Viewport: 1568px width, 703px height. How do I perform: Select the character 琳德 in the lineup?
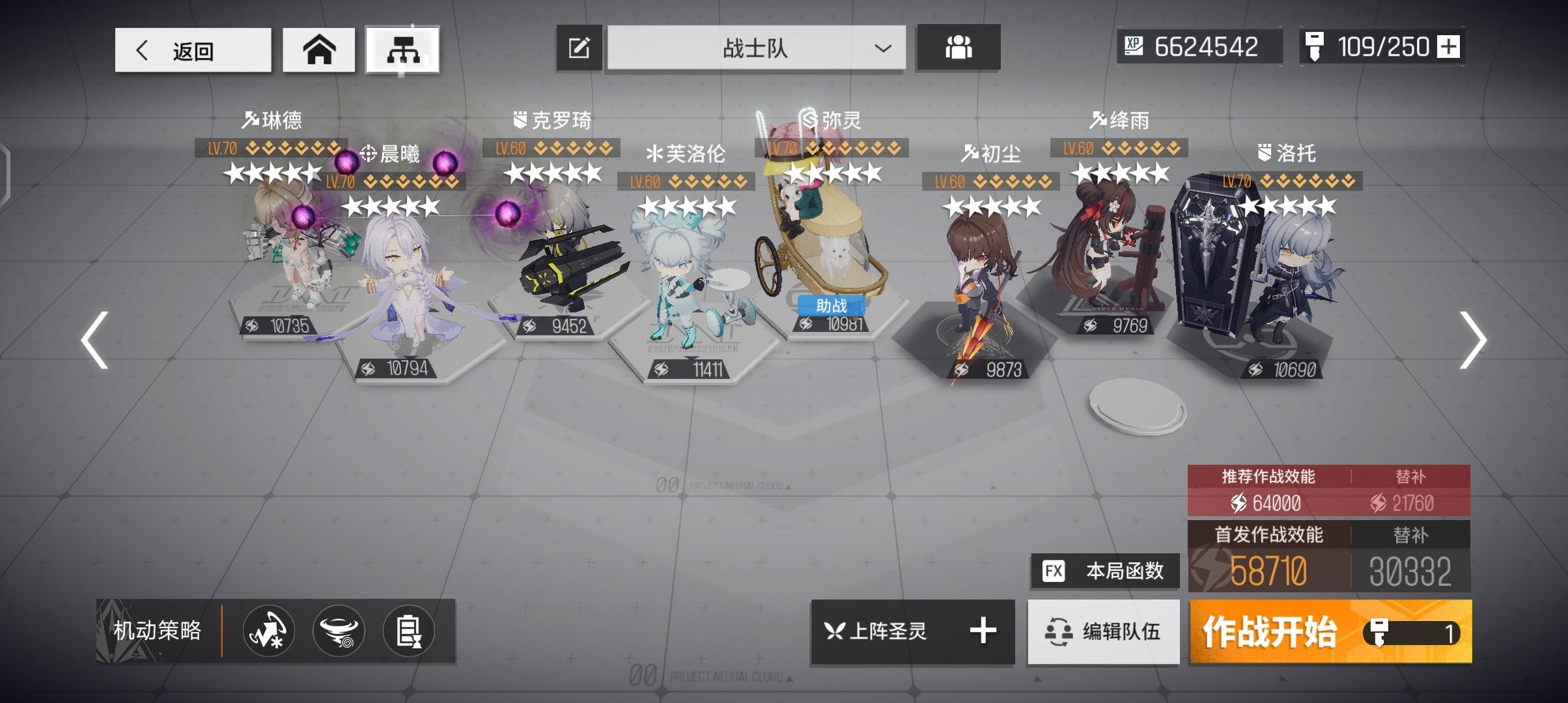tap(293, 260)
